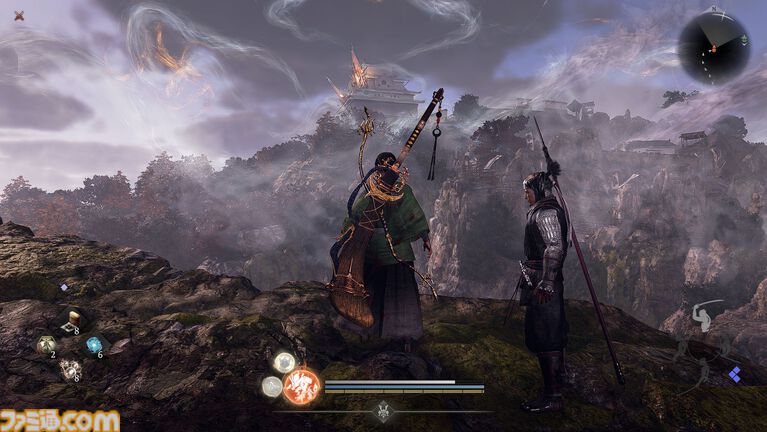Click the circular minimap compass
The width and height of the screenshot is (767, 432).
pos(713,46)
